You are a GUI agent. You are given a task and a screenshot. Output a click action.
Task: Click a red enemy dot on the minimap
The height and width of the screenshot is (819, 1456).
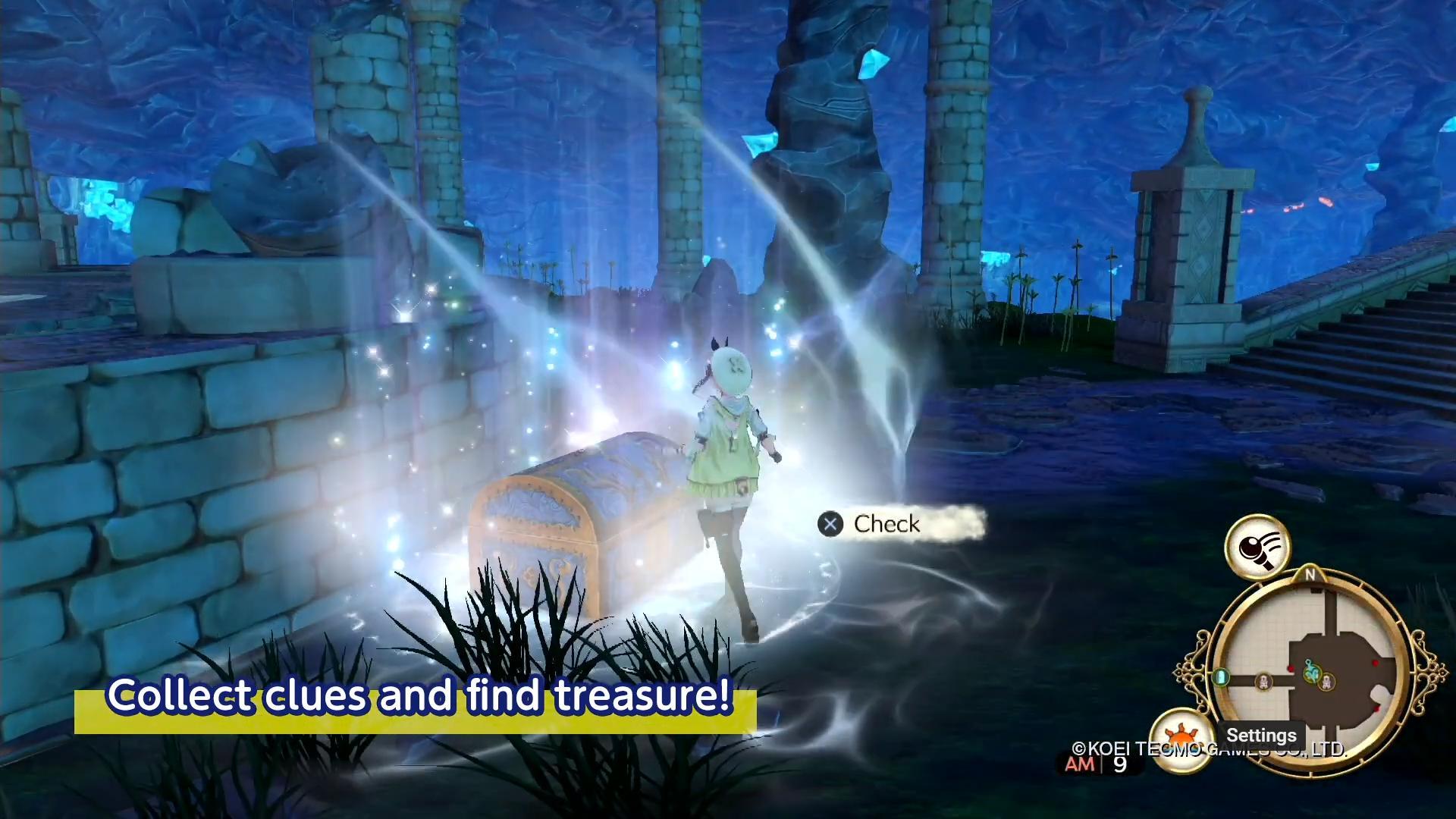[1291, 667]
